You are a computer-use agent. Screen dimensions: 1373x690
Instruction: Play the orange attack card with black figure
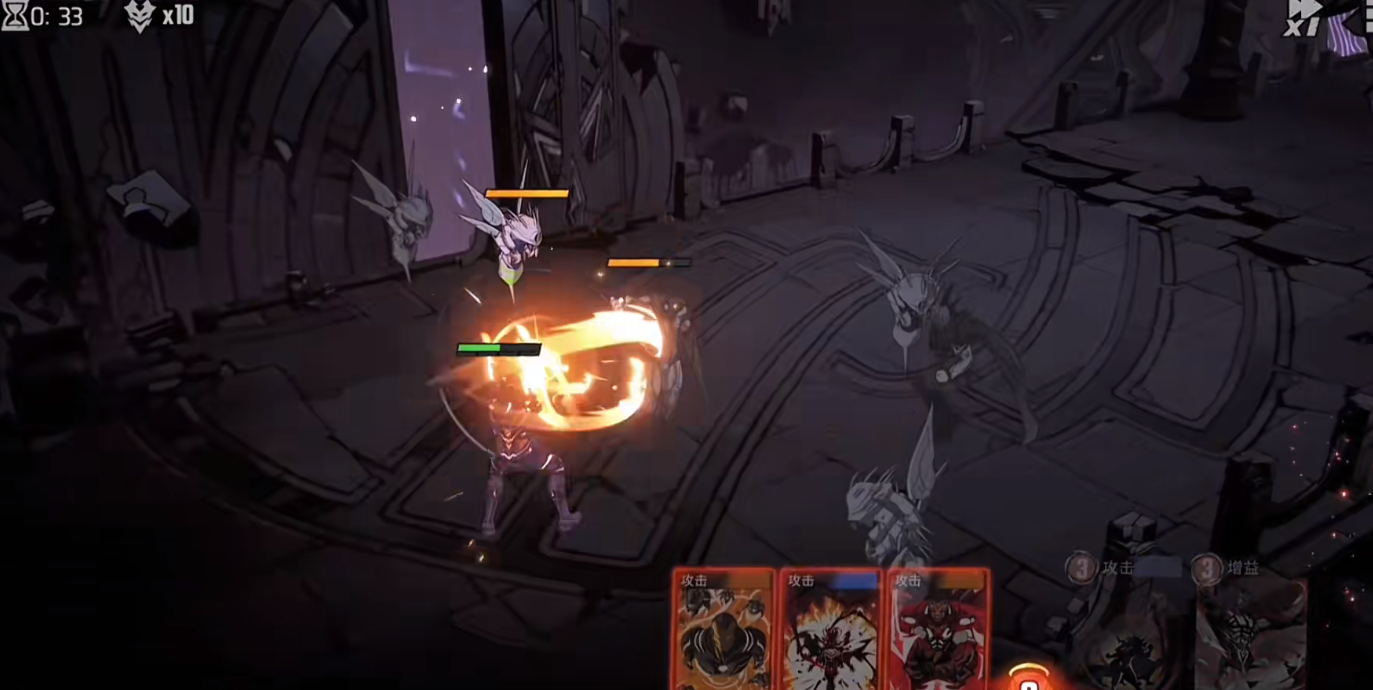pyautogui.click(x=724, y=630)
